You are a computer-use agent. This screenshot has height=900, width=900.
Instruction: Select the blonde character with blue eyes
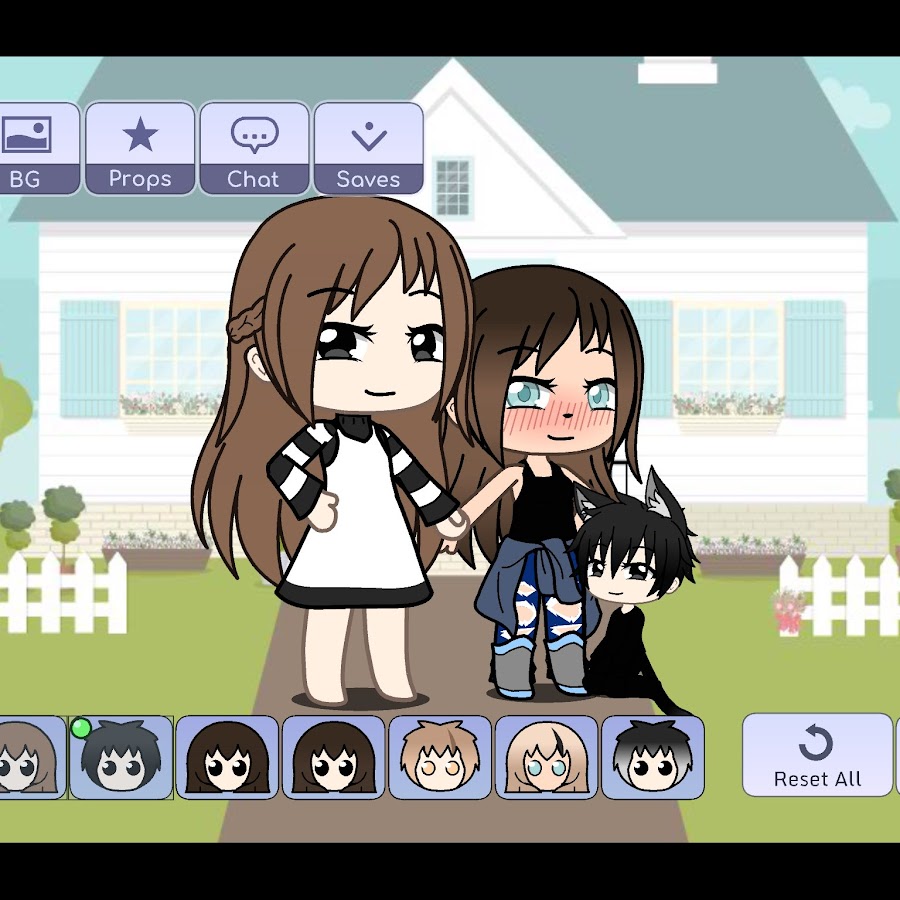tap(546, 757)
